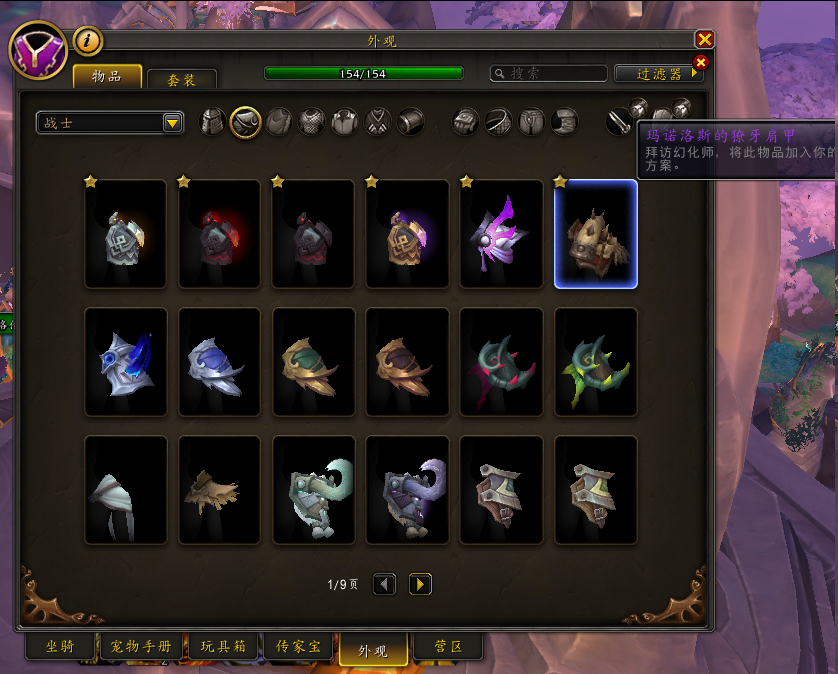Choose the blue crystal silver shoulder appearance
This screenshot has height=674, width=838.
coord(125,362)
